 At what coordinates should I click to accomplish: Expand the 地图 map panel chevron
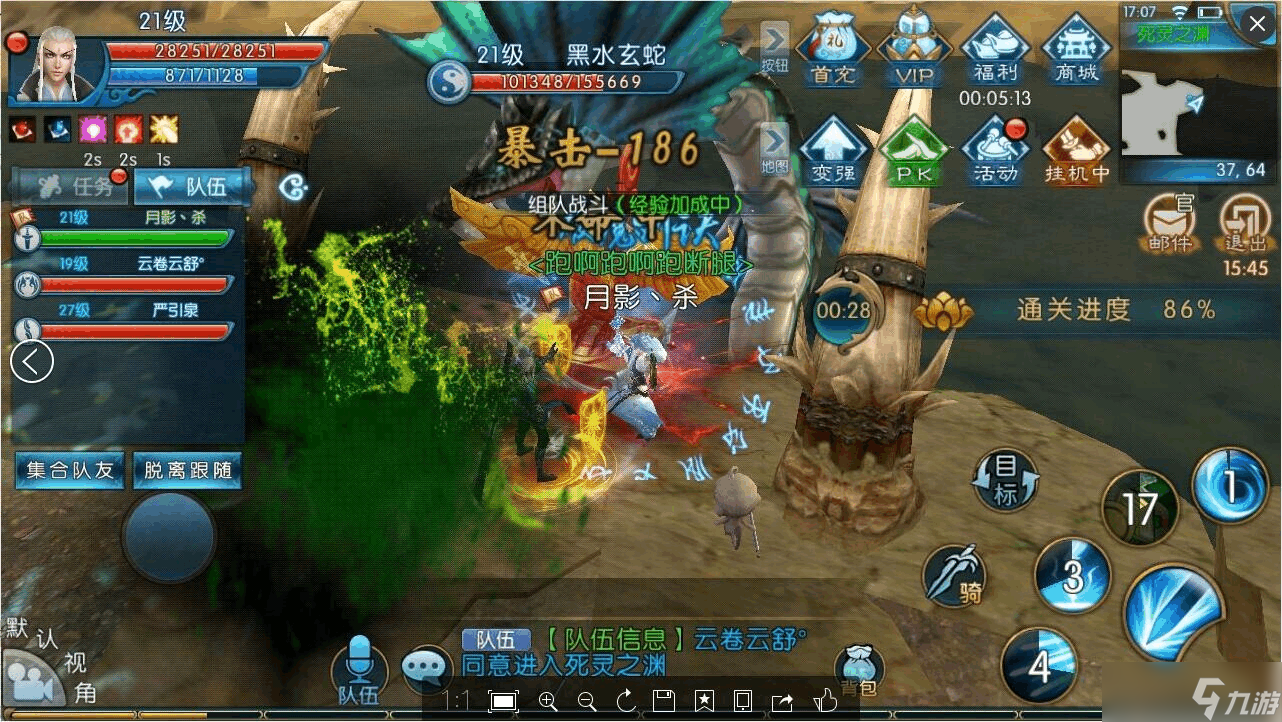(777, 140)
